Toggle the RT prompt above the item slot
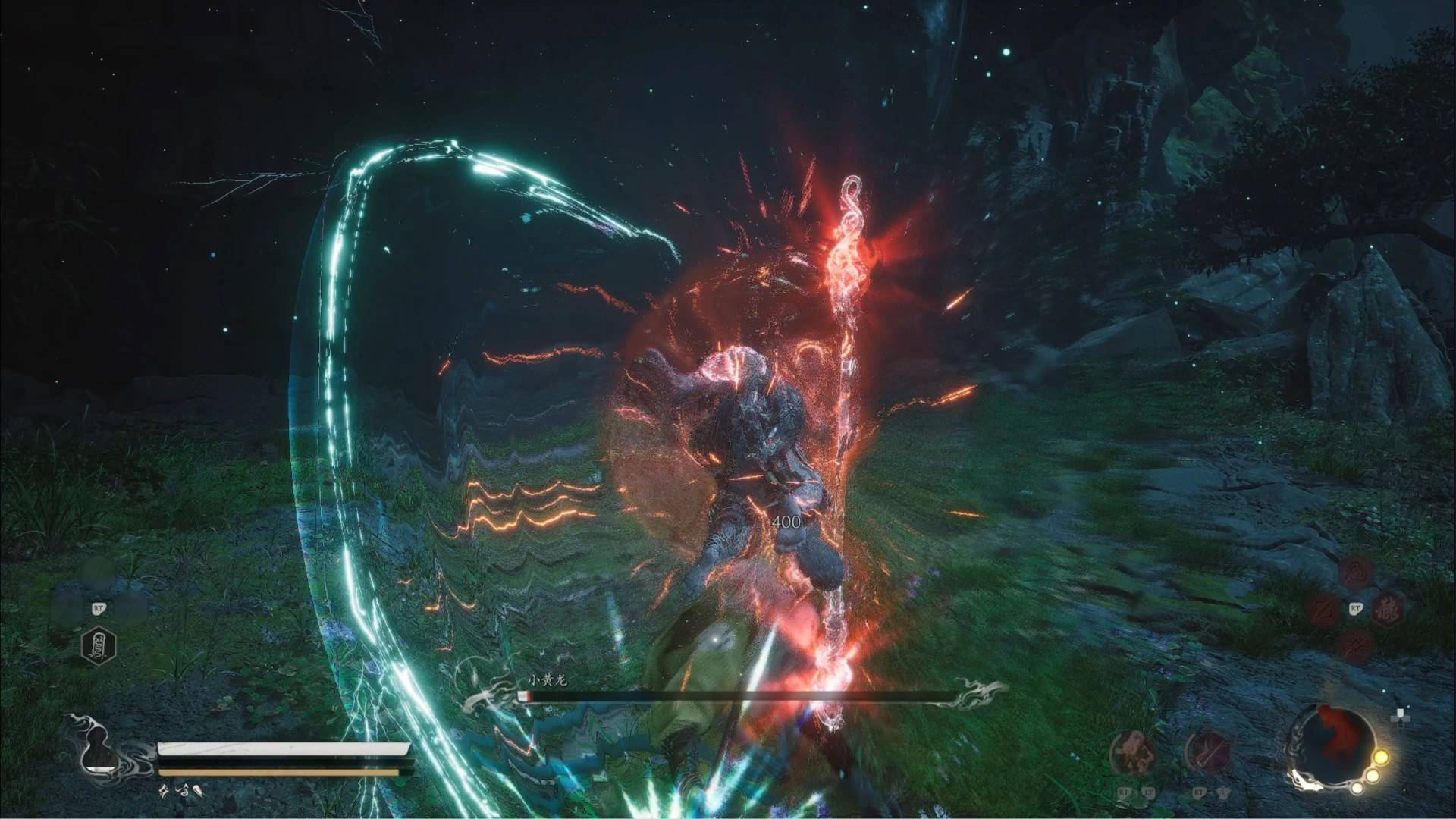Image resolution: width=1456 pixels, height=819 pixels. coord(98,609)
